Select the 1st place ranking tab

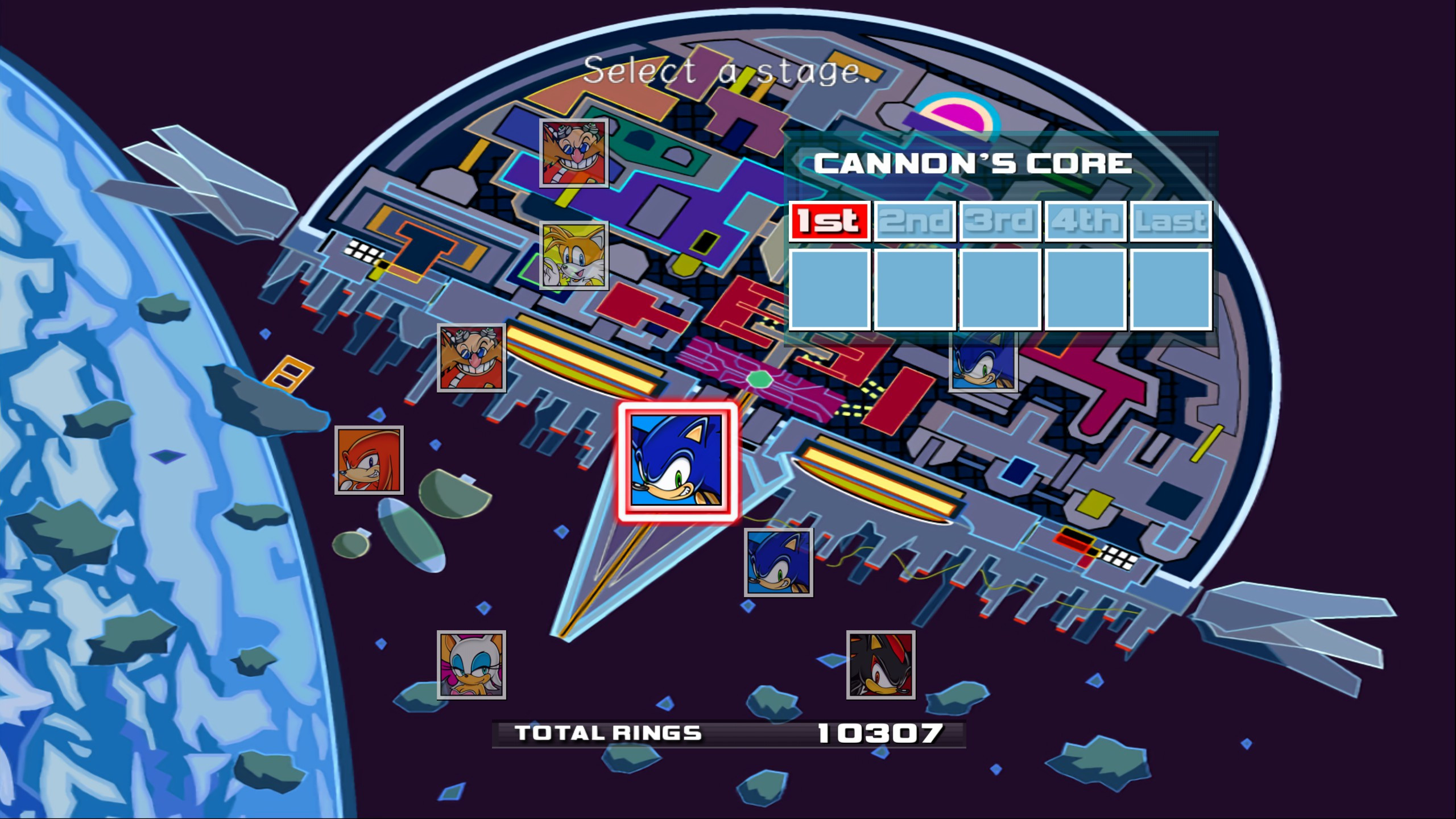[x=831, y=222]
